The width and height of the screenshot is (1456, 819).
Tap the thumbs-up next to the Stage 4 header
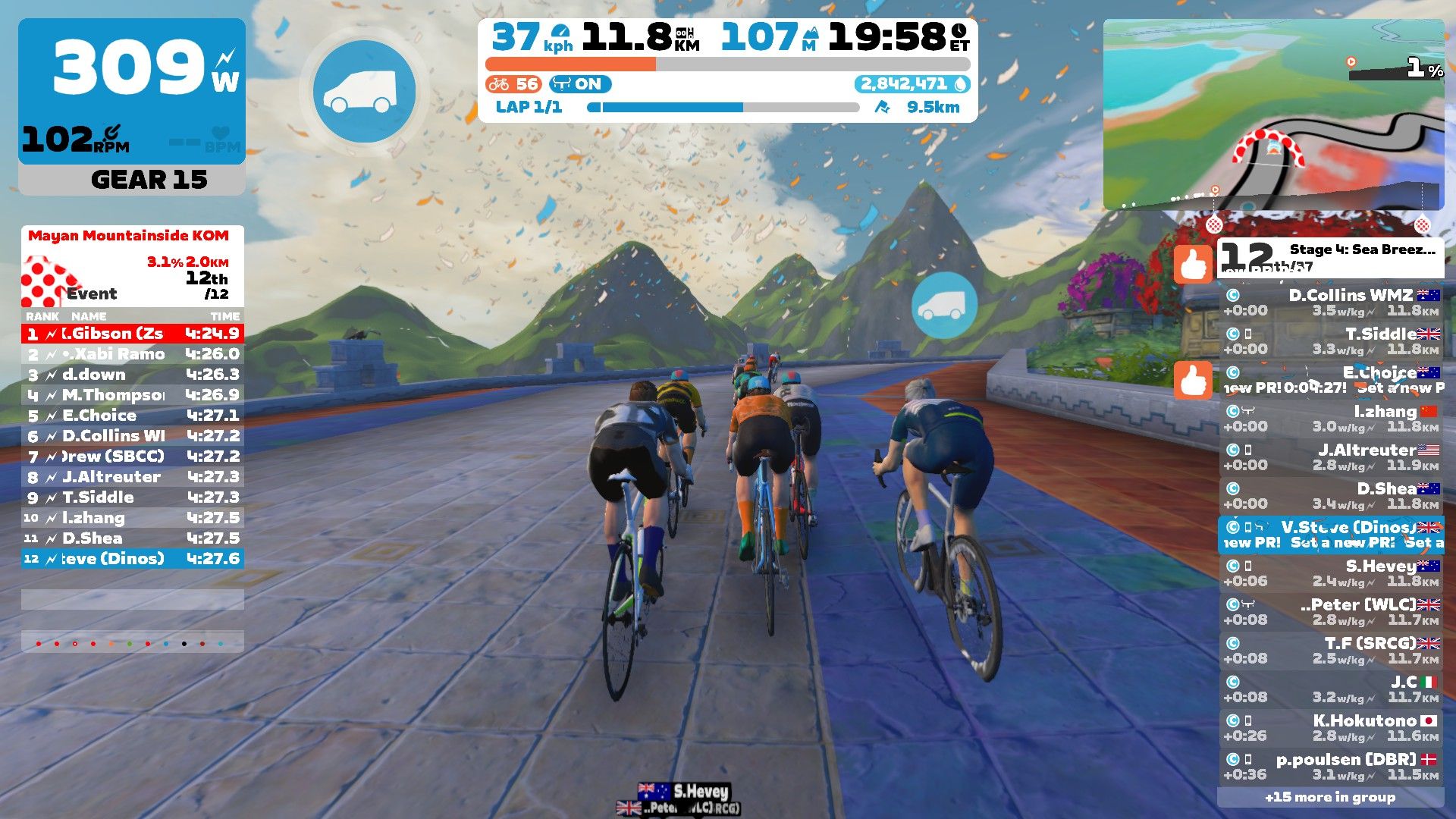click(1193, 265)
